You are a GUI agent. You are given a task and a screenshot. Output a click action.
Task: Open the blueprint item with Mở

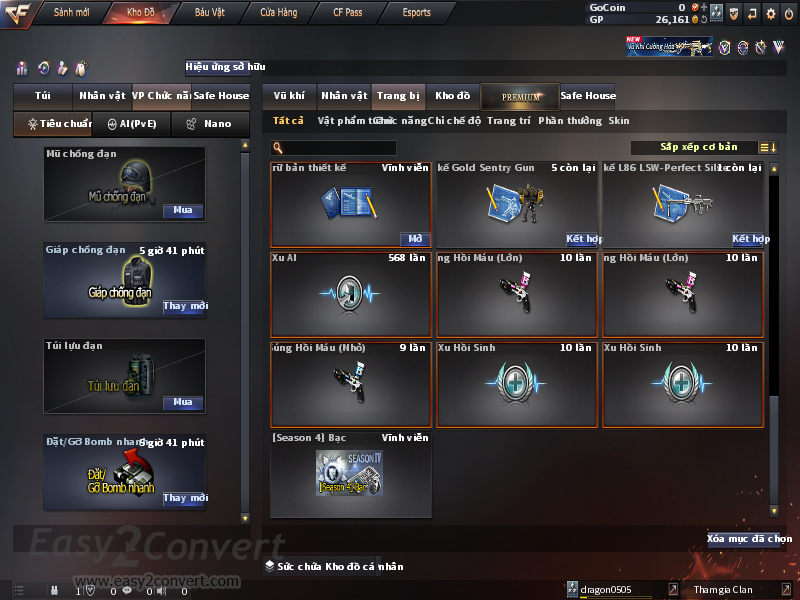pyautogui.click(x=415, y=239)
